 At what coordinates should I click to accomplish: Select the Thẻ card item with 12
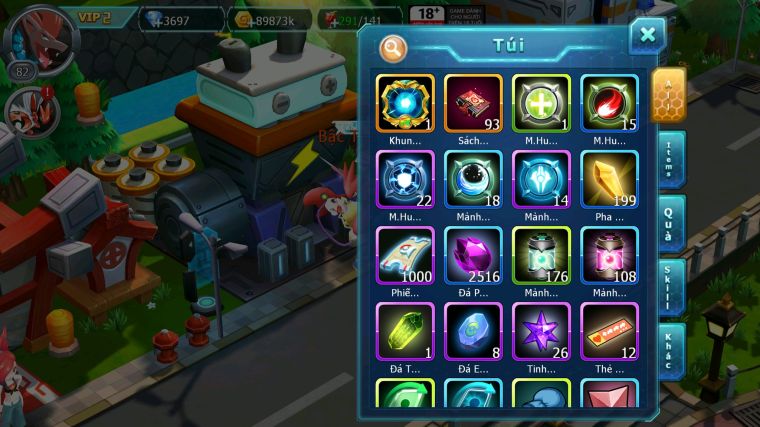point(609,331)
